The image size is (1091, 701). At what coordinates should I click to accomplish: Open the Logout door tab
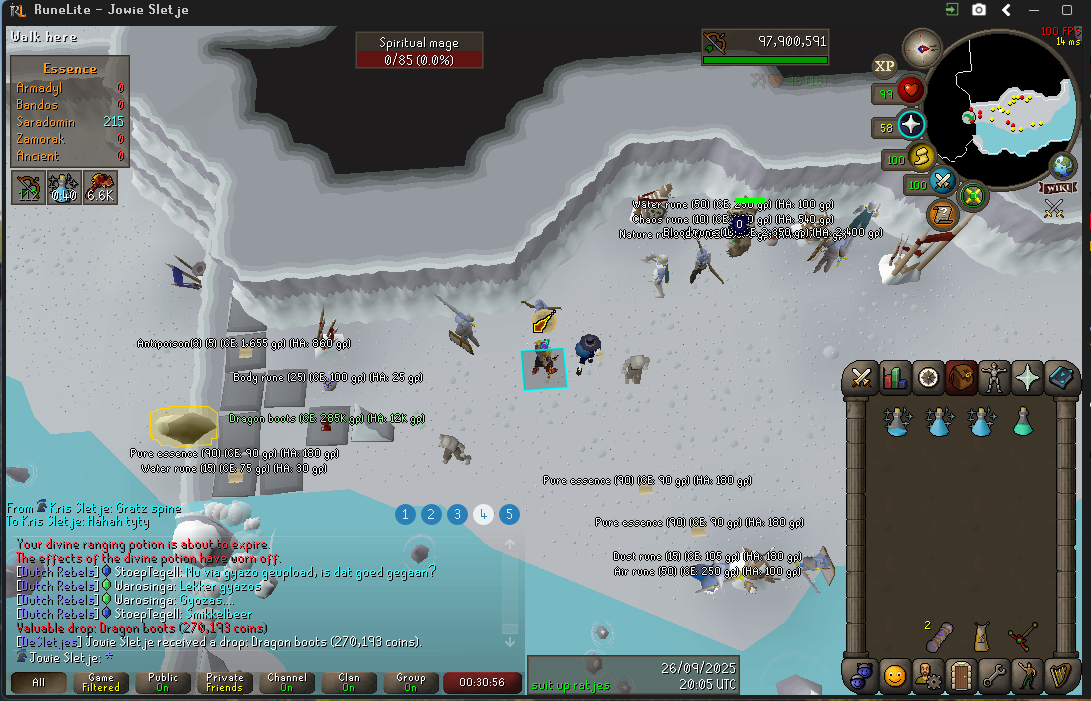click(961, 675)
